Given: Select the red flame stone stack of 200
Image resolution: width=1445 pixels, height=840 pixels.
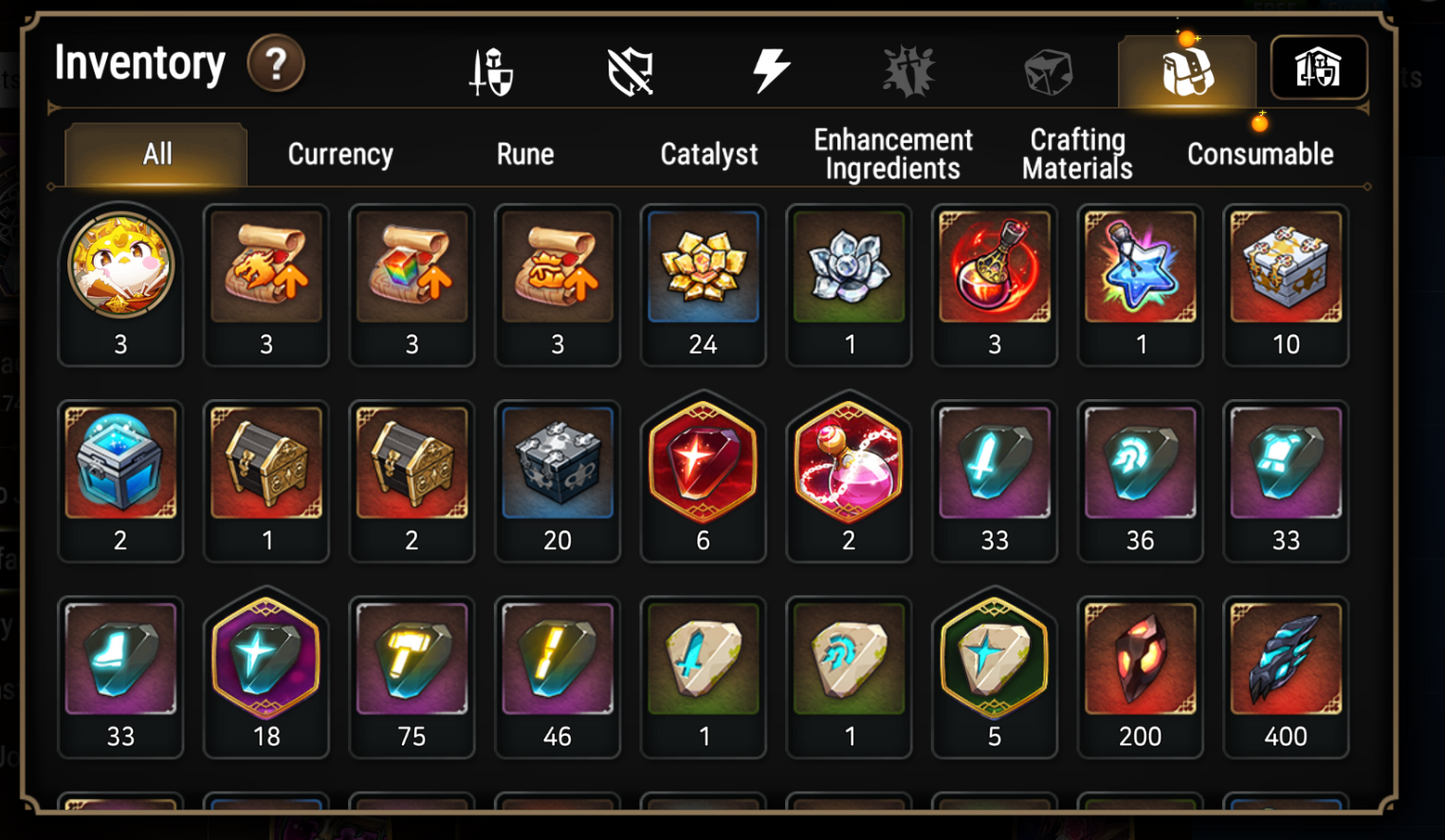Looking at the screenshot, I should coord(1139,658).
